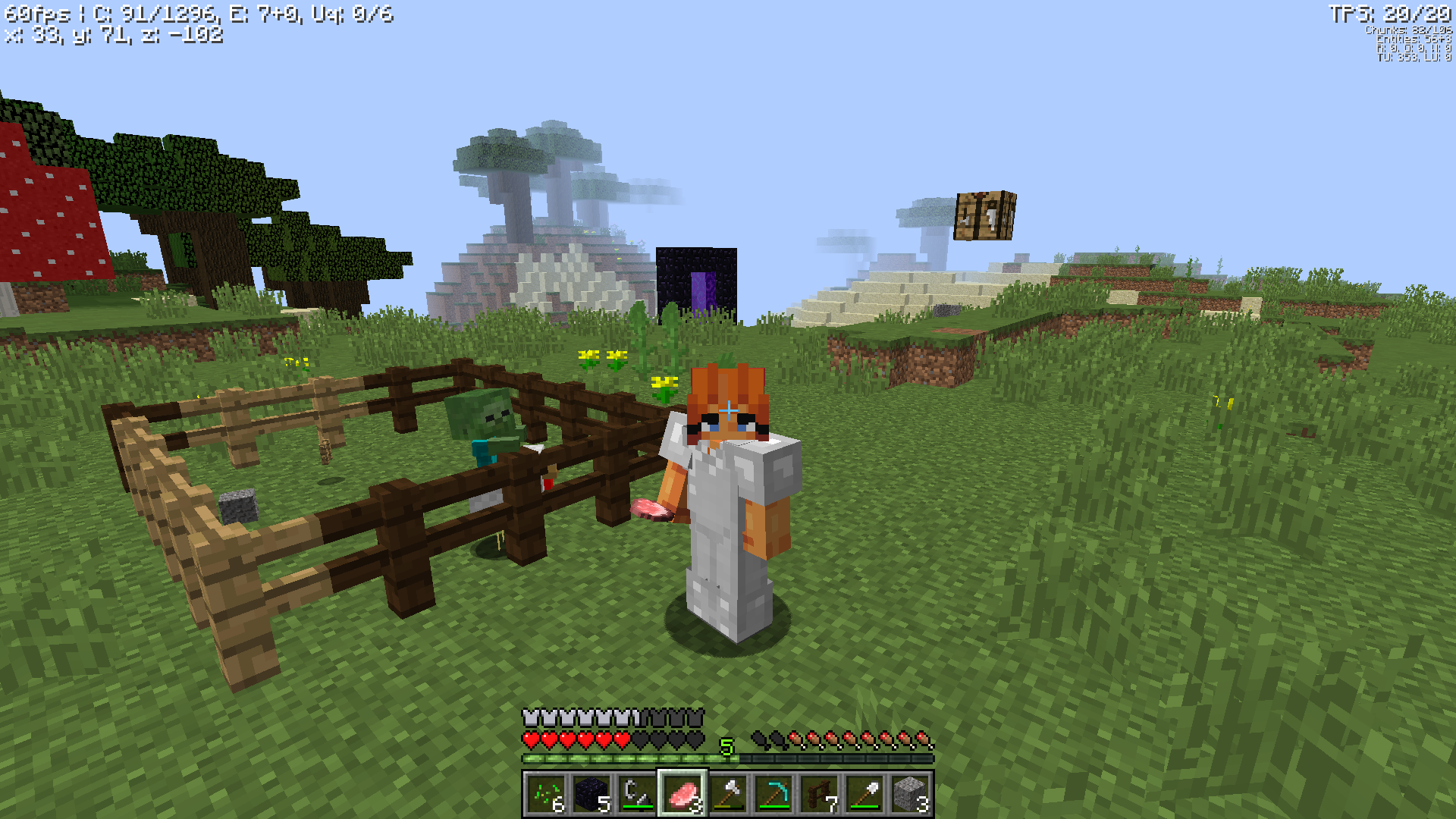Equip the iron shovel from the hotbar
1456x819 pixels.
click(x=864, y=794)
